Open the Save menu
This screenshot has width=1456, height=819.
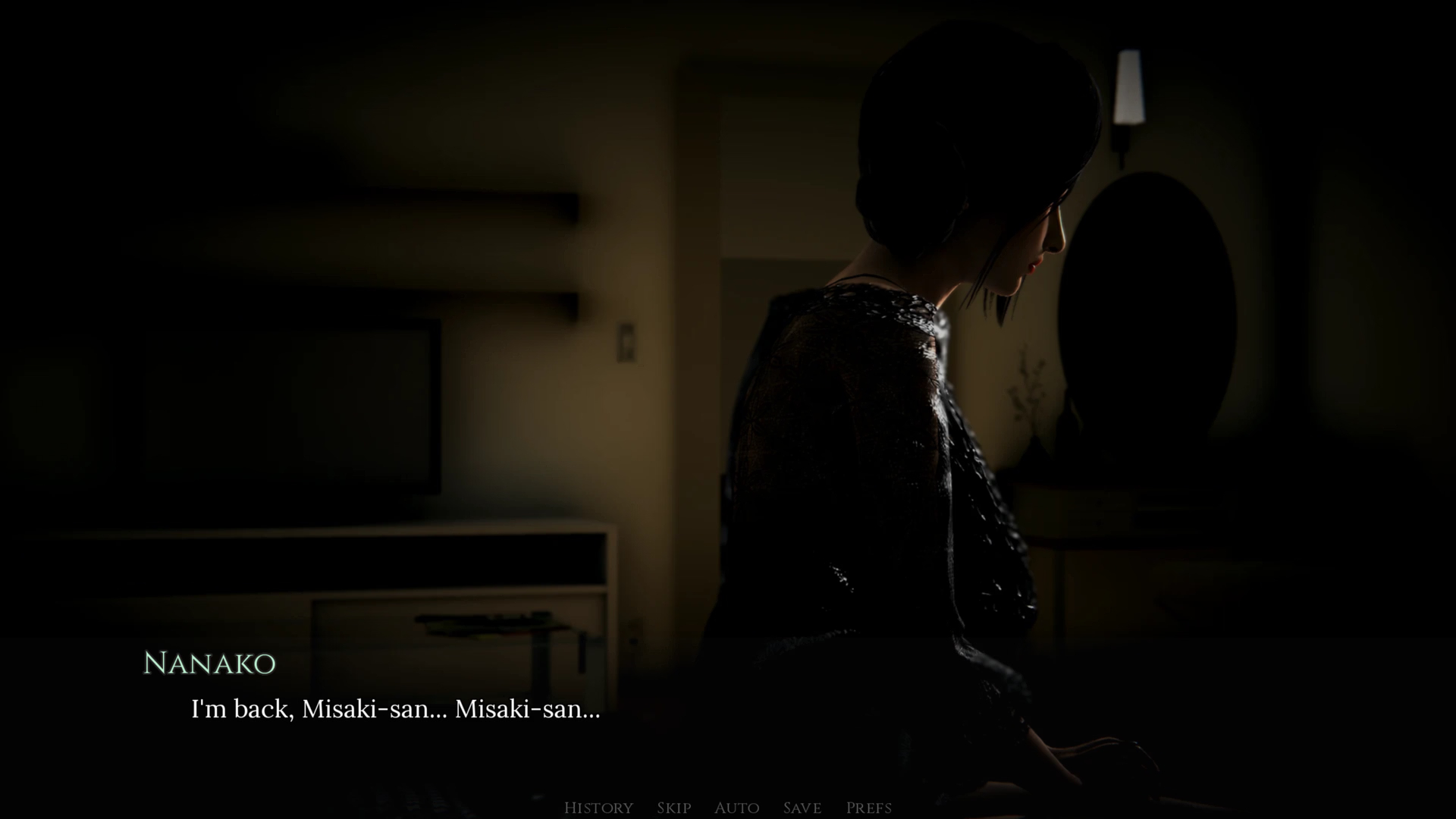pos(802,808)
